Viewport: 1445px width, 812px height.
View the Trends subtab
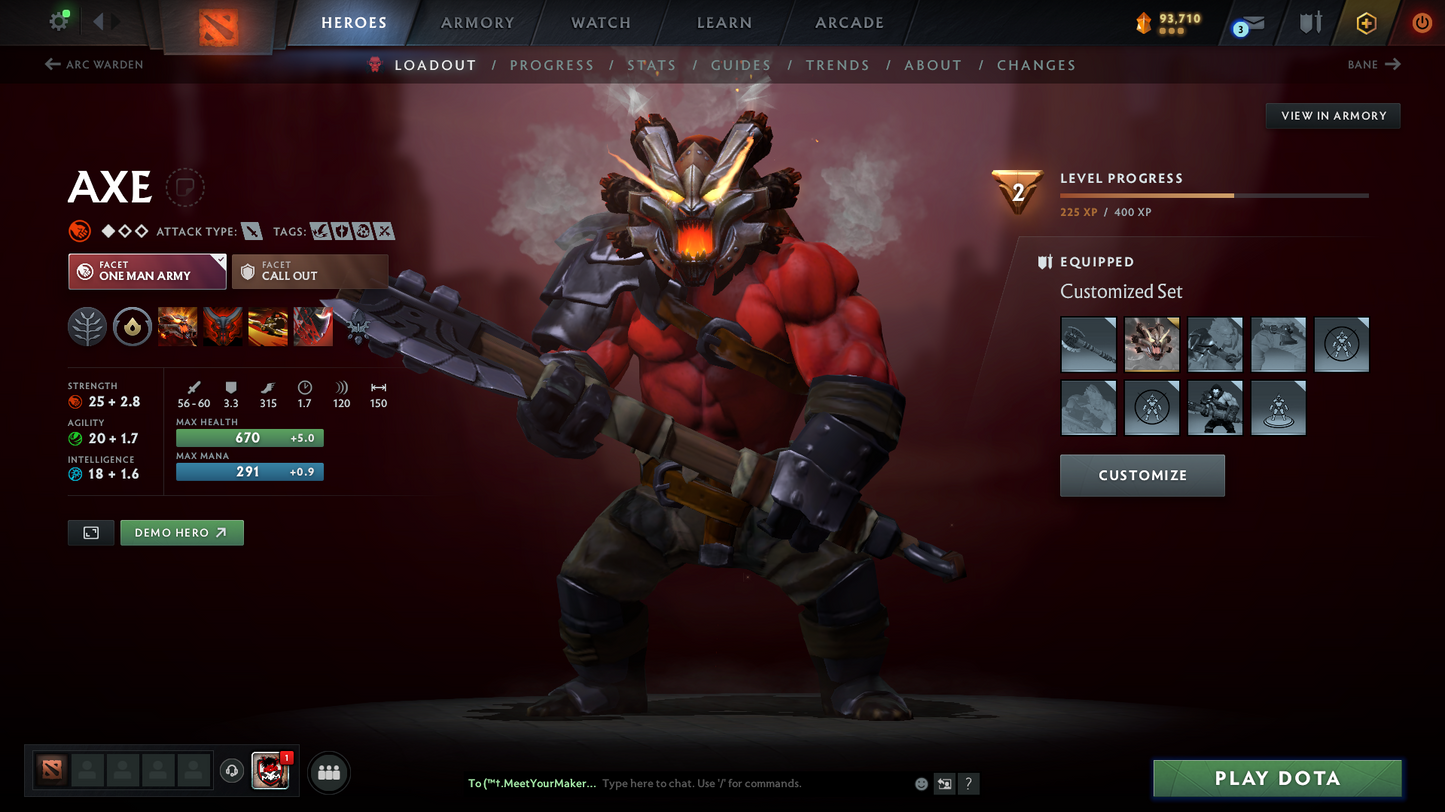tap(837, 65)
